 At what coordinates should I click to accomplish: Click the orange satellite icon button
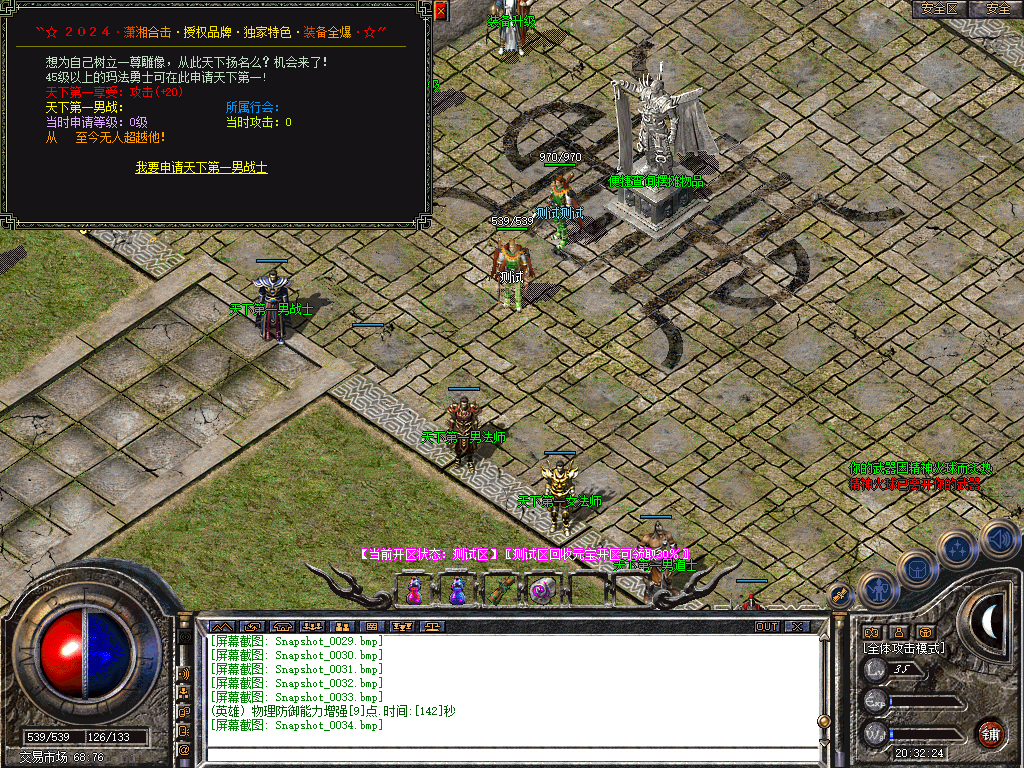click(840, 595)
